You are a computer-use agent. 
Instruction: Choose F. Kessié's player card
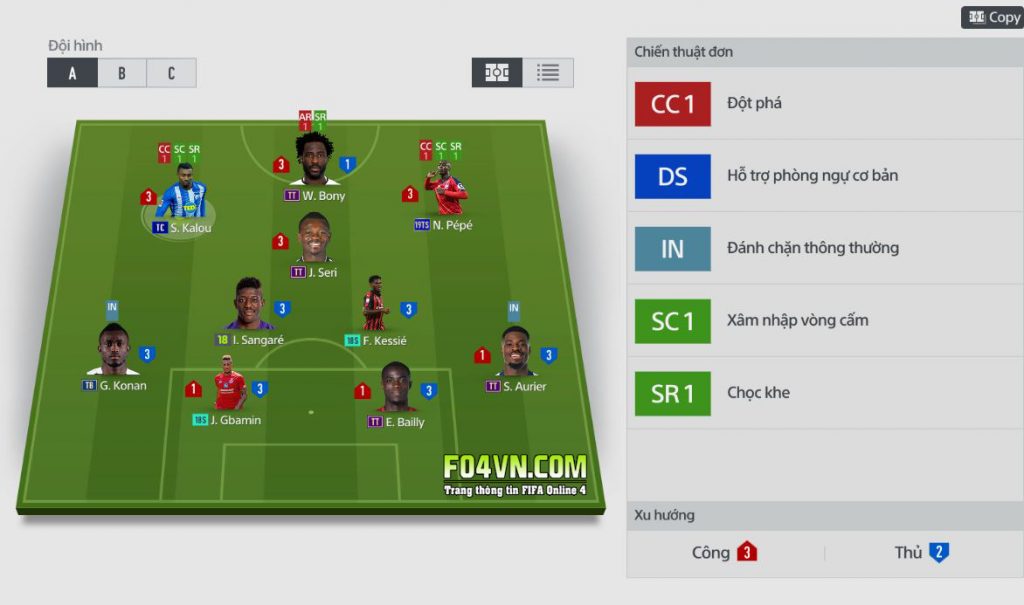click(375, 306)
